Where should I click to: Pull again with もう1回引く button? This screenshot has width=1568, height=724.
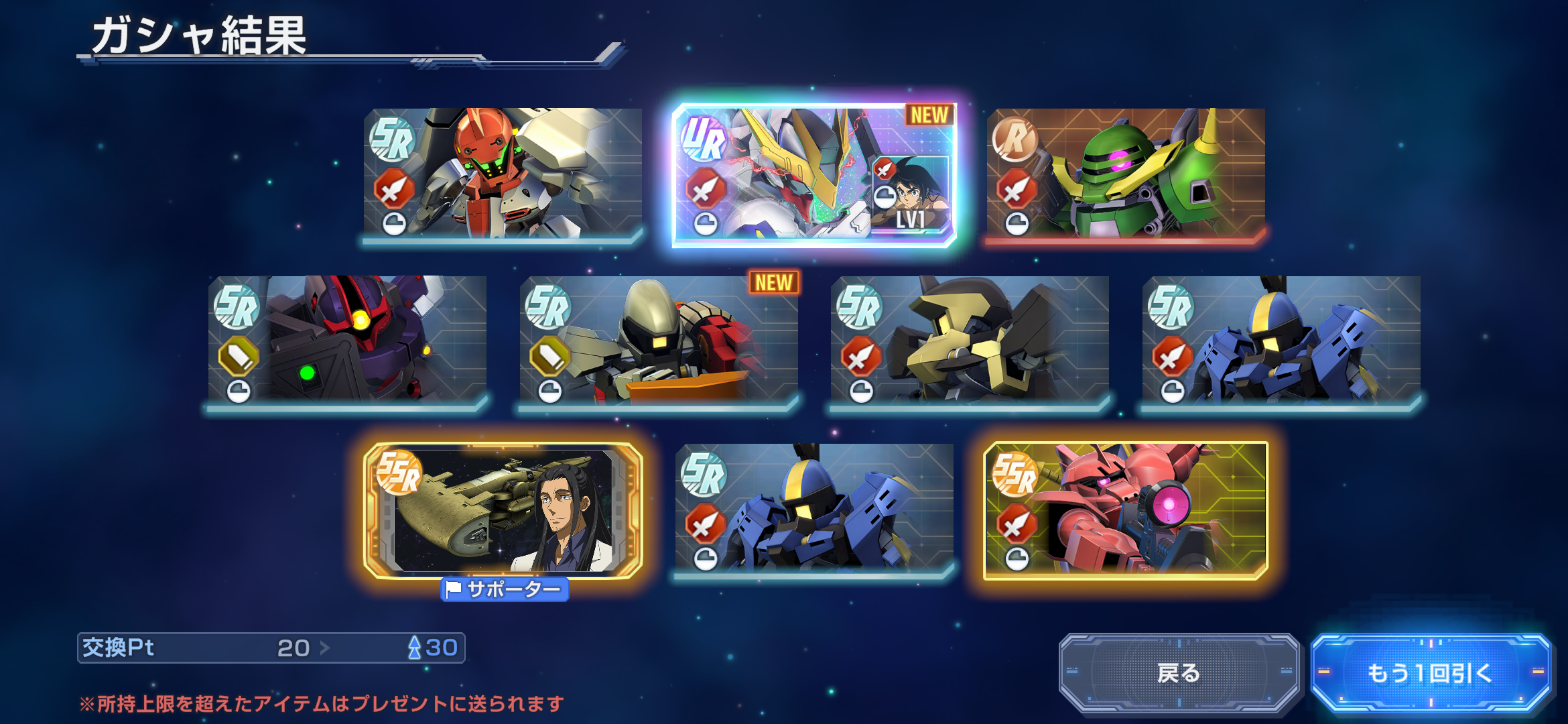tap(1430, 672)
